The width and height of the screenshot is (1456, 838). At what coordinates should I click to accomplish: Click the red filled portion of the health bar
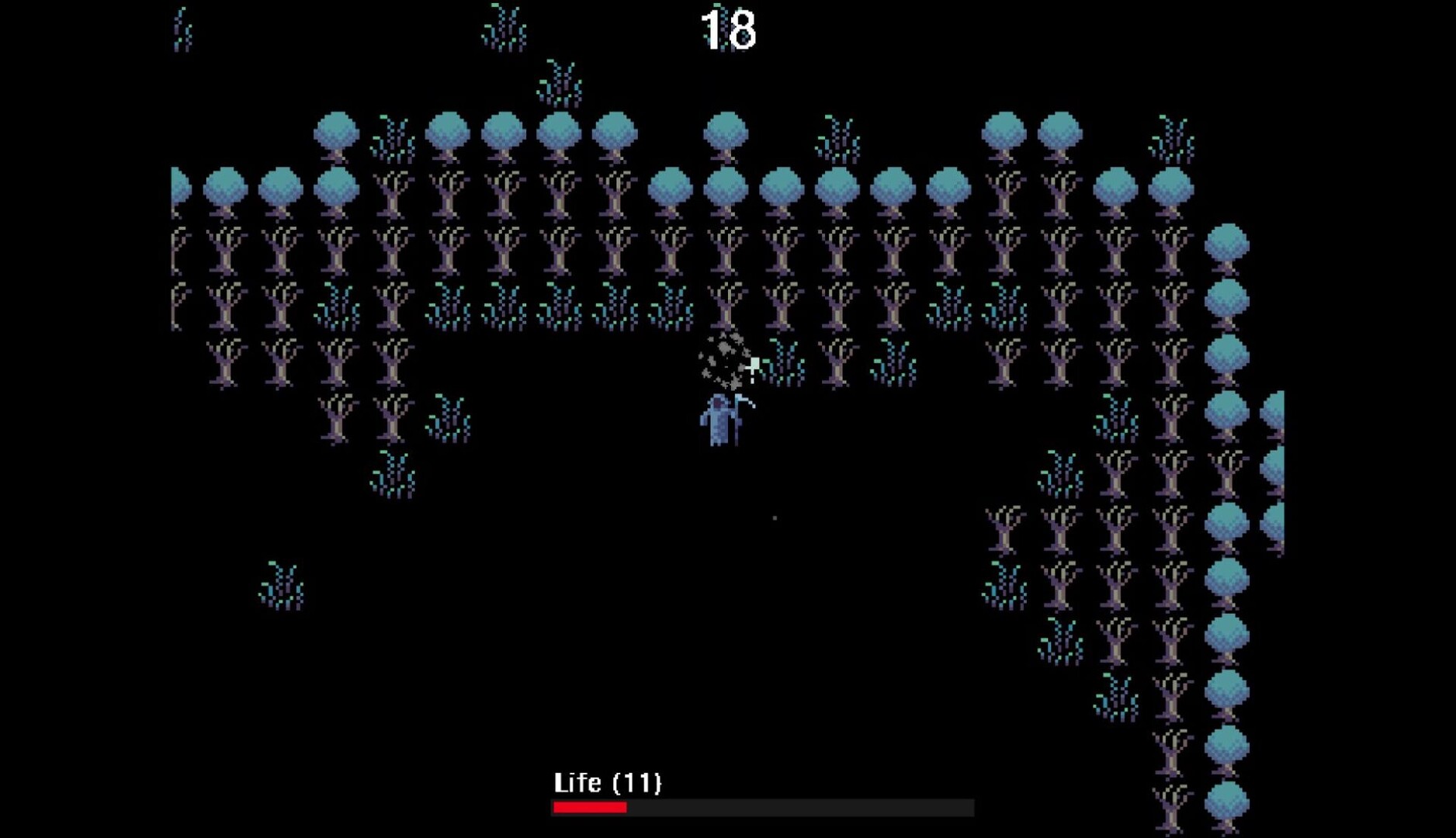(x=590, y=809)
